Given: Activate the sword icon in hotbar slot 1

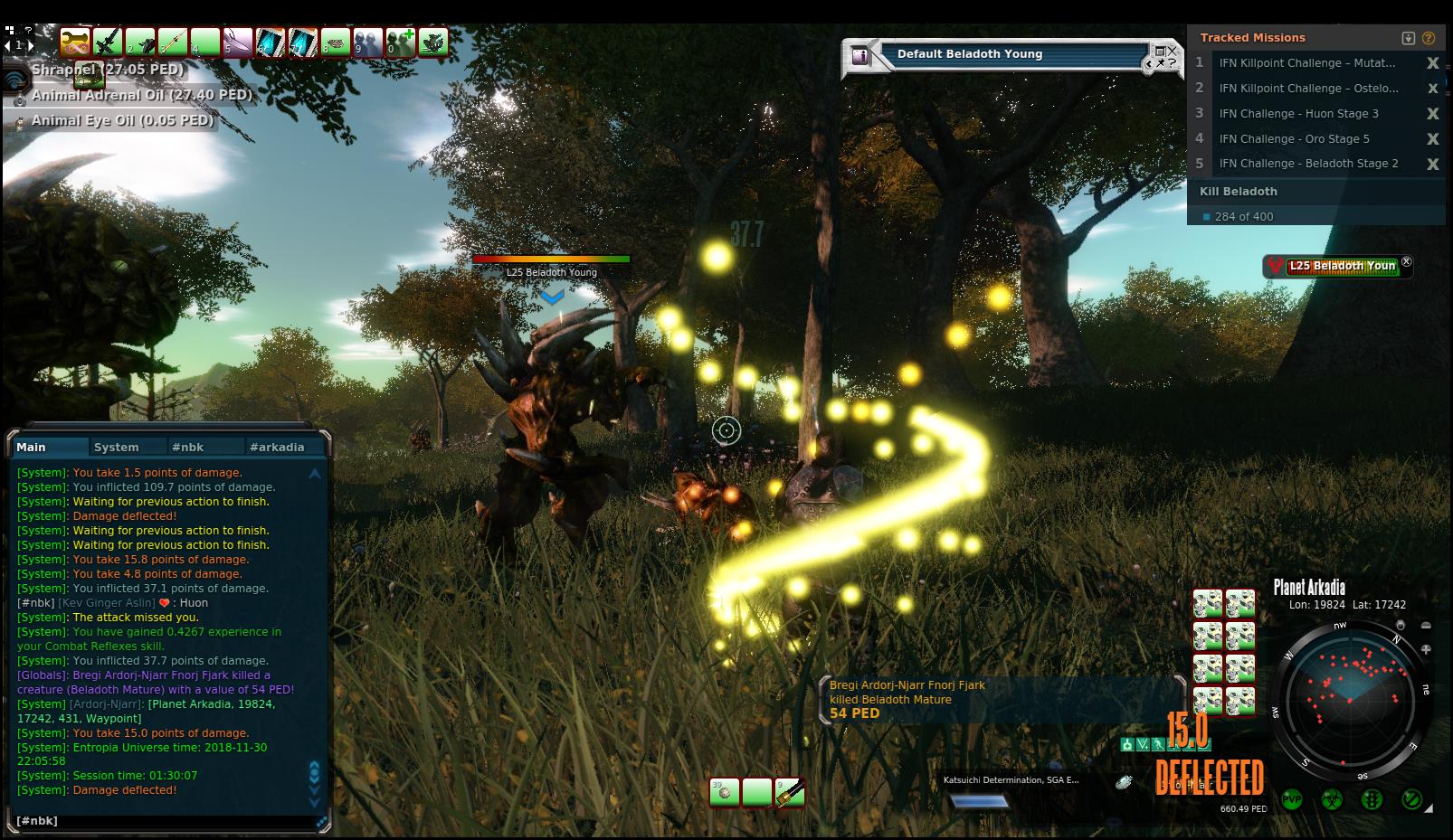Looking at the screenshot, I should [108, 42].
